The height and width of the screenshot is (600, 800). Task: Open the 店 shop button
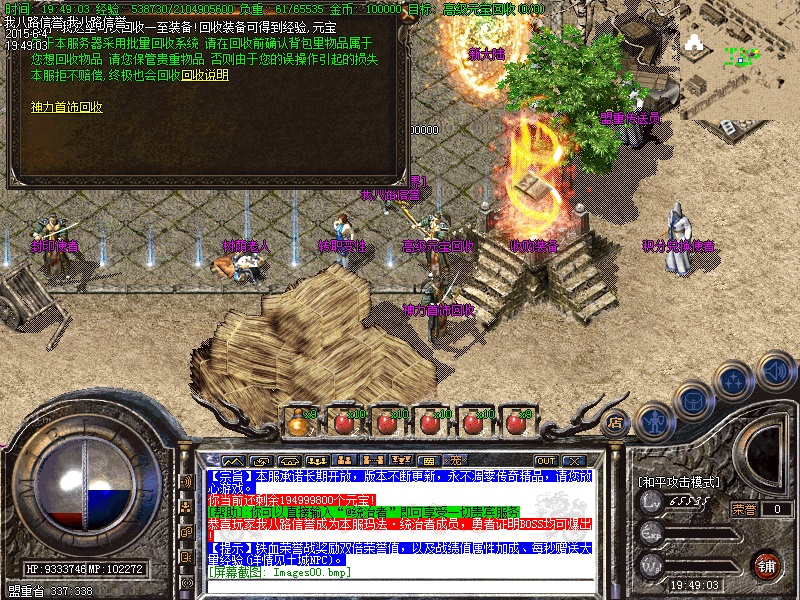tap(616, 422)
